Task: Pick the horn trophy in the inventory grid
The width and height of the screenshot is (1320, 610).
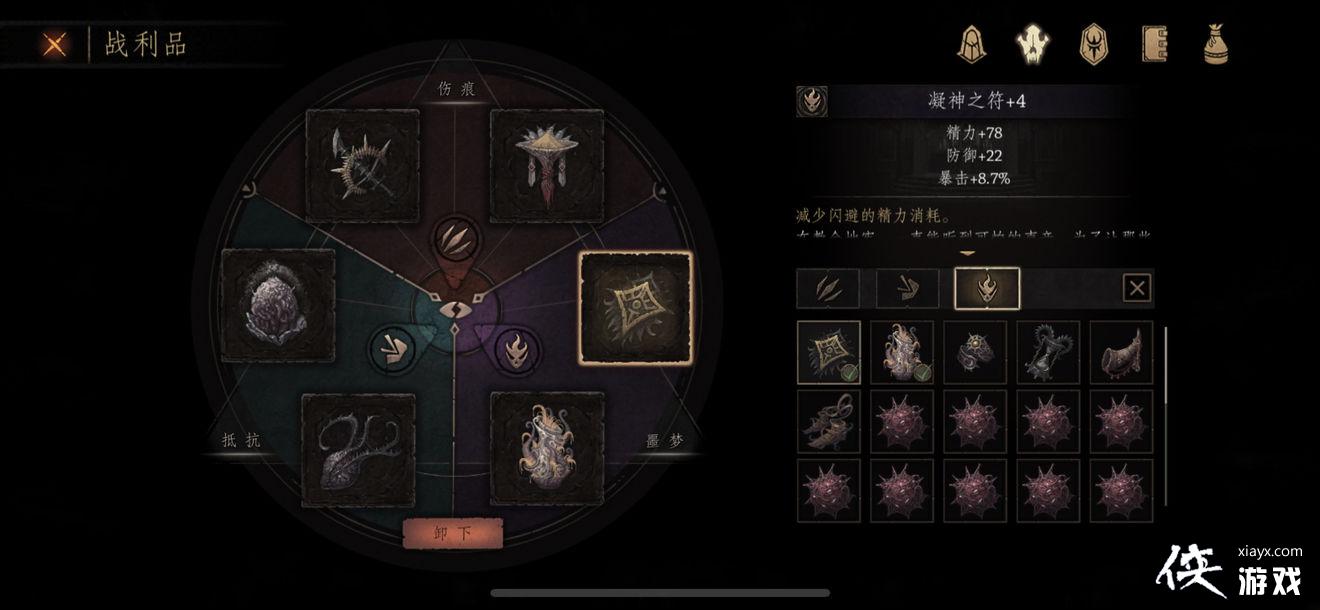Action: coord(1121,353)
